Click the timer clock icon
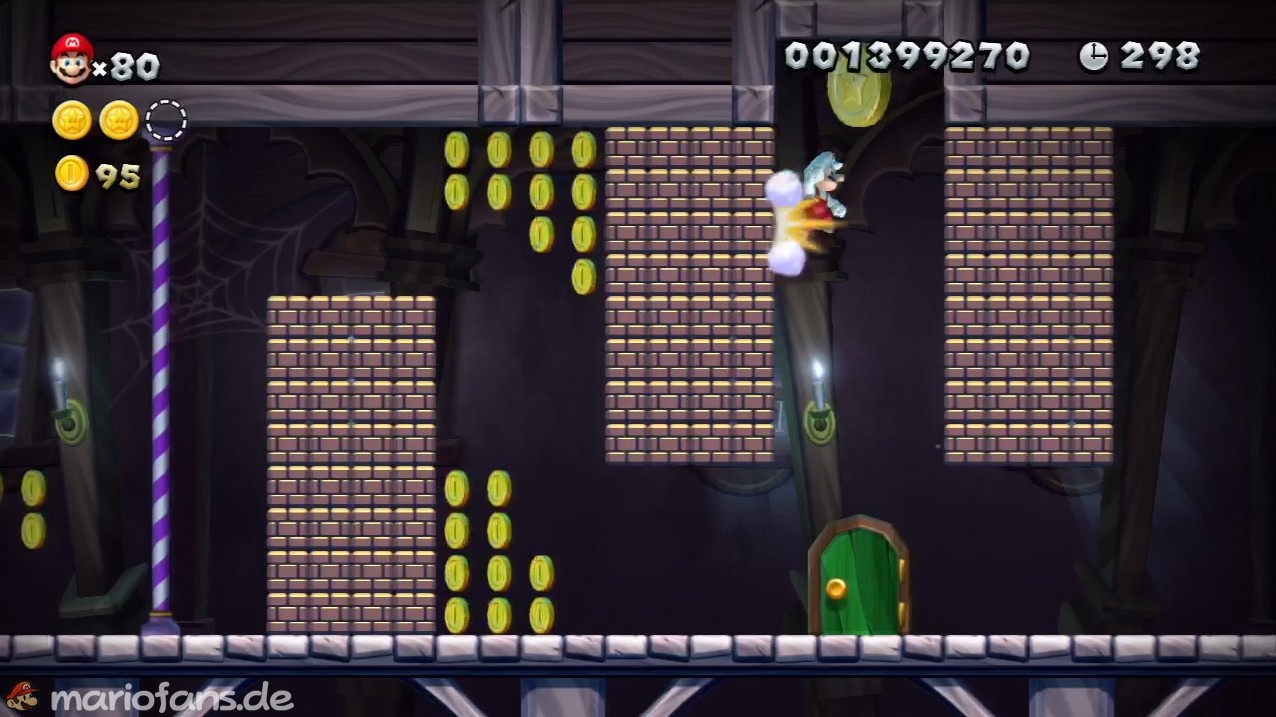 pyautogui.click(x=1093, y=57)
